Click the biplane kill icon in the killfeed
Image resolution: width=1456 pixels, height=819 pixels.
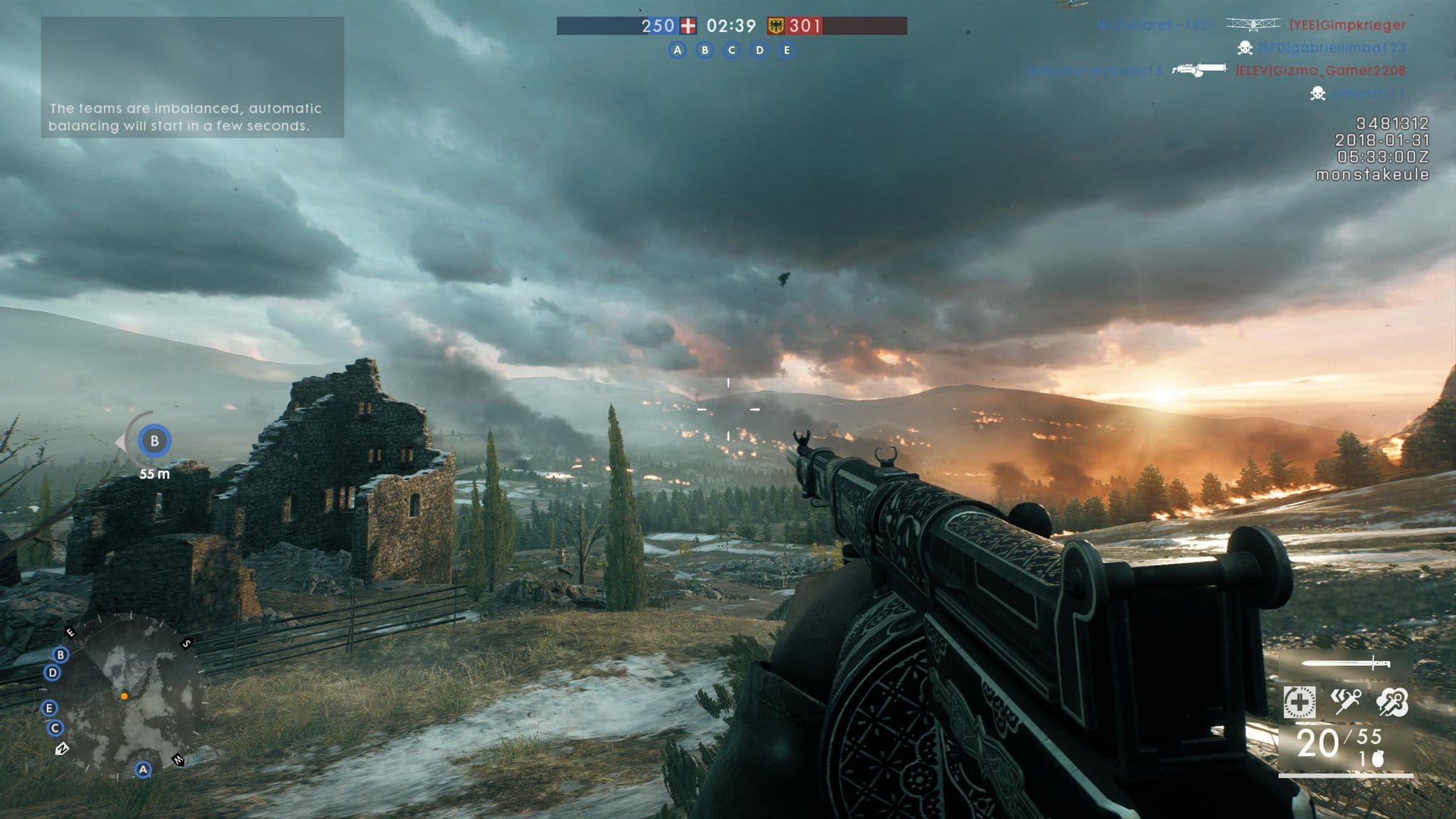point(1252,26)
